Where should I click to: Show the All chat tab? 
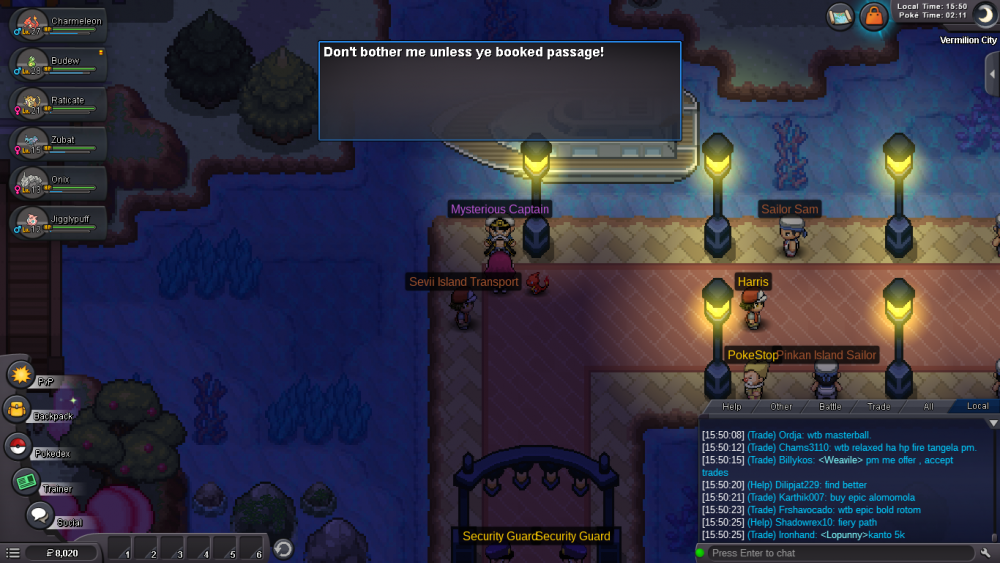[928, 406]
